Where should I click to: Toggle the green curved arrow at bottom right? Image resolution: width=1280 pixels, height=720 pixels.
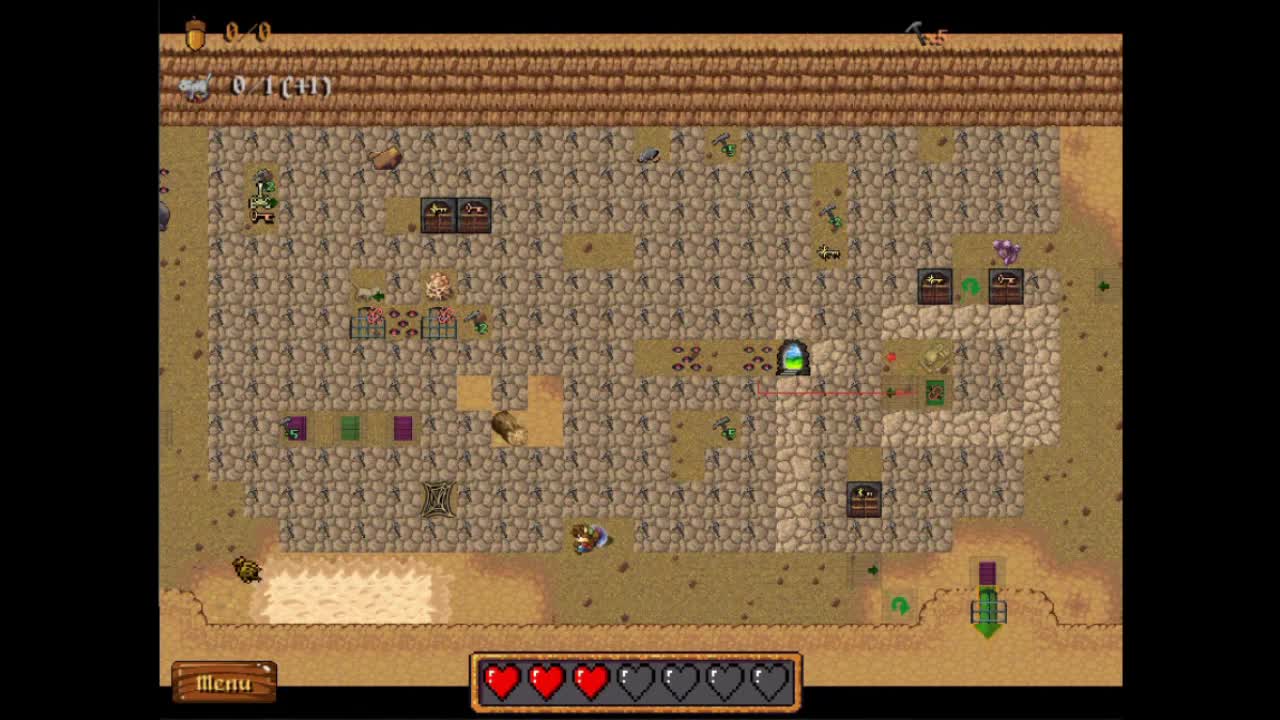900,604
